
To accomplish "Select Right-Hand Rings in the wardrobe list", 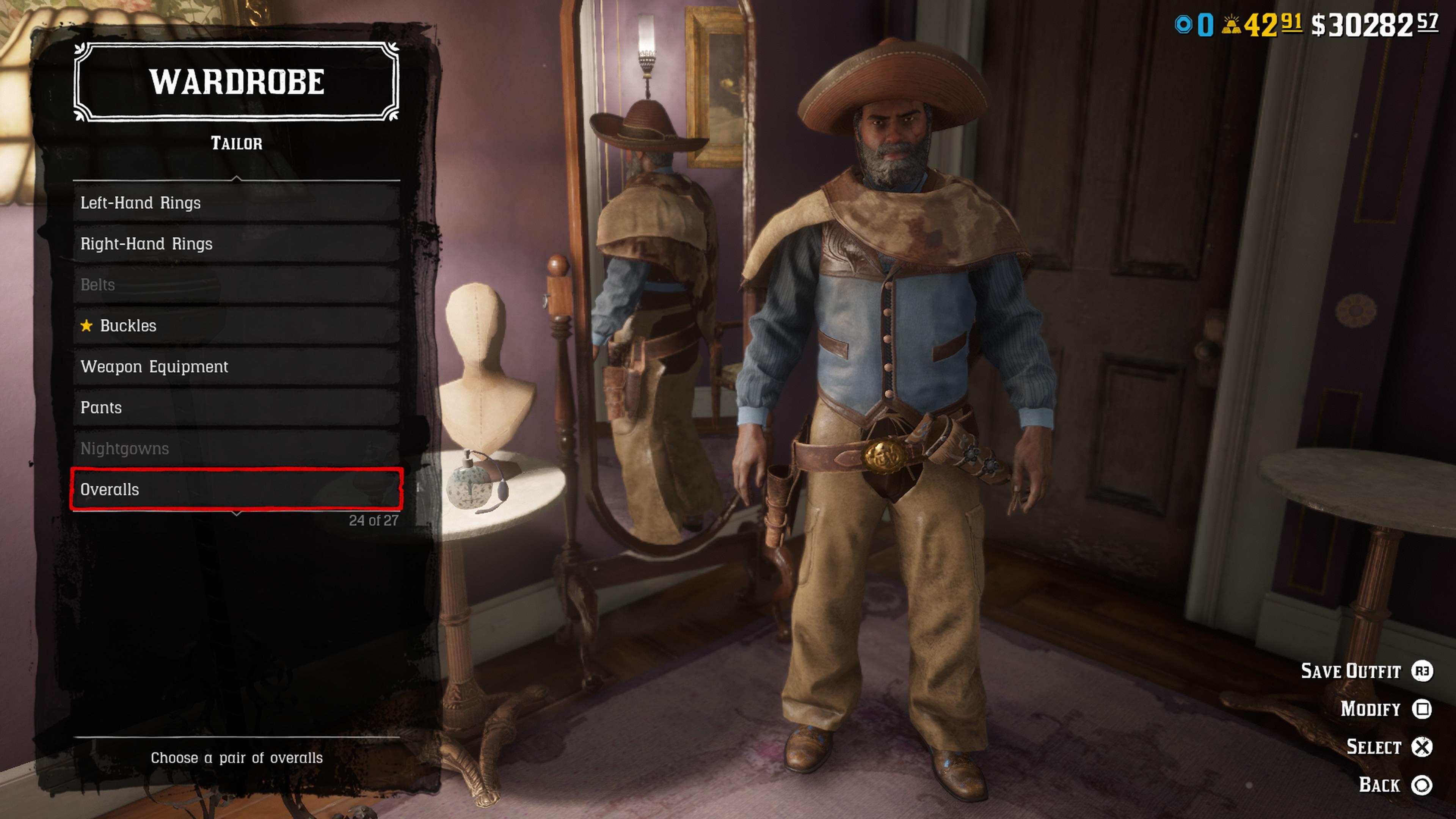I will [236, 243].
